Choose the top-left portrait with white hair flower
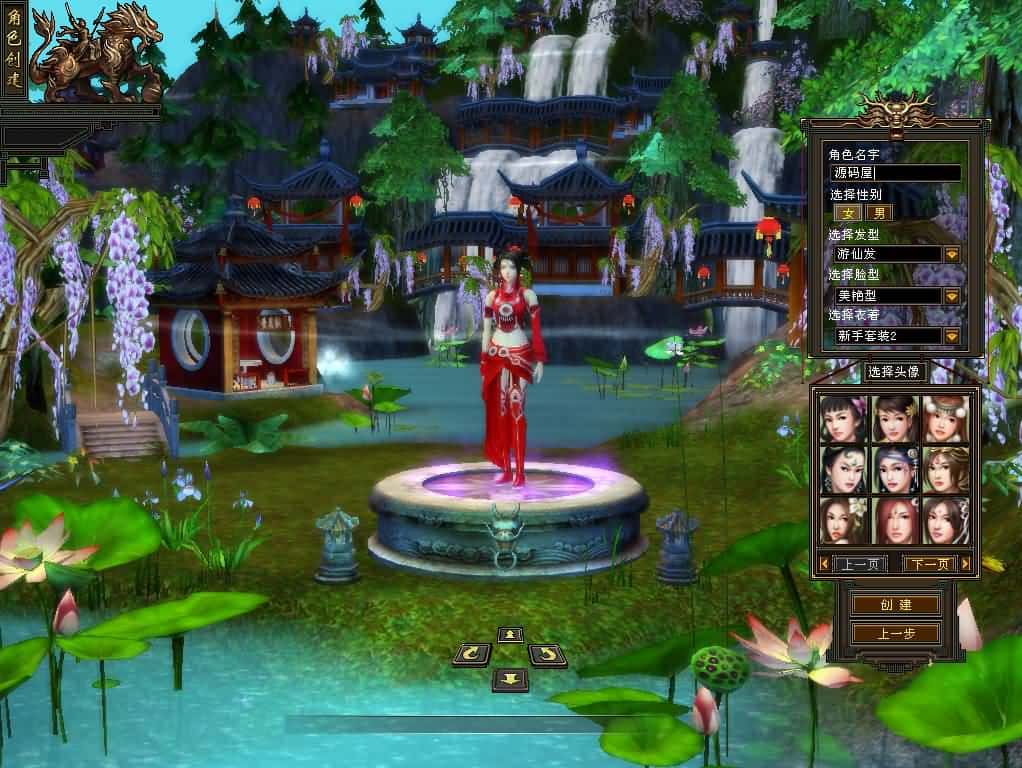The height and width of the screenshot is (768, 1022). 843,419
